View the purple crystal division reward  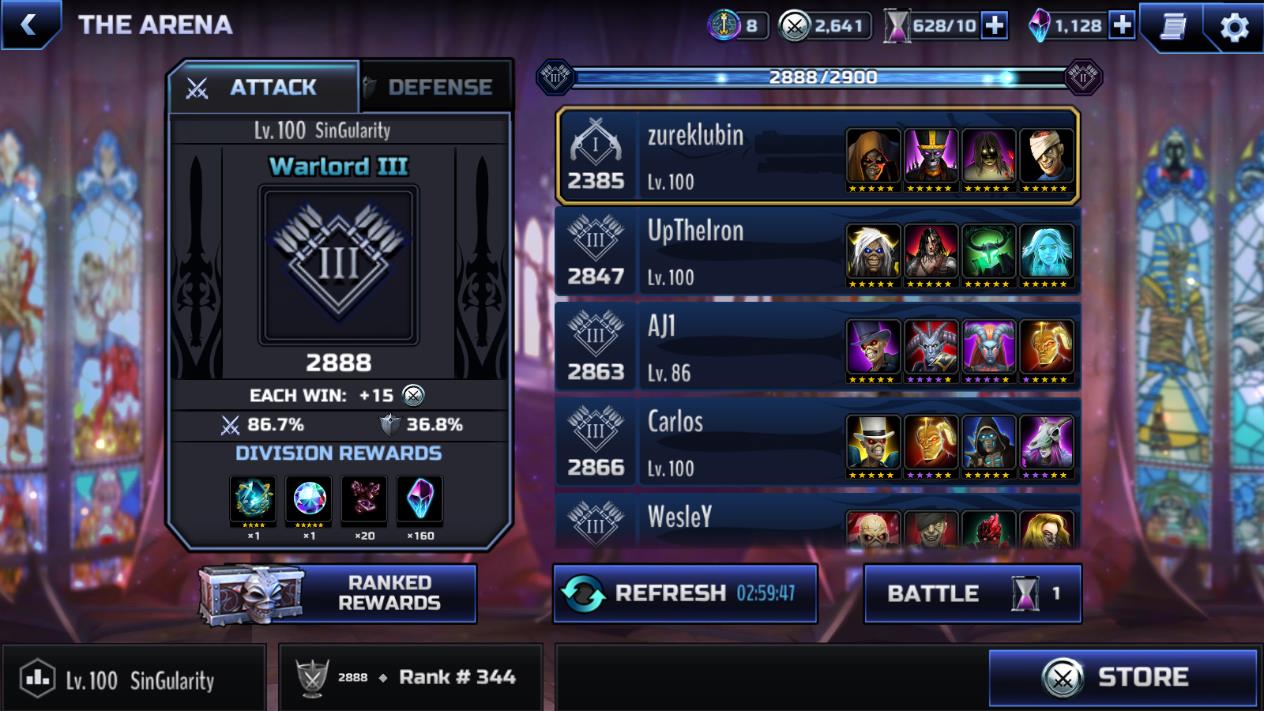tap(419, 498)
